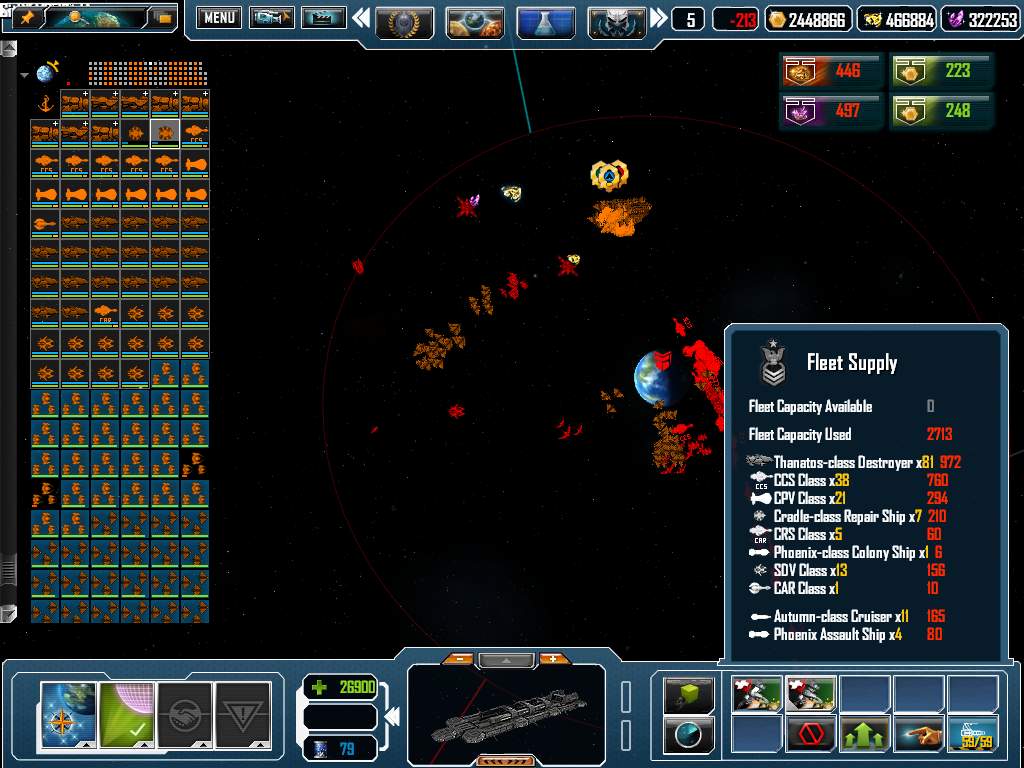
Task: Open the handshake diplomacy button
Action: click(x=185, y=714)
